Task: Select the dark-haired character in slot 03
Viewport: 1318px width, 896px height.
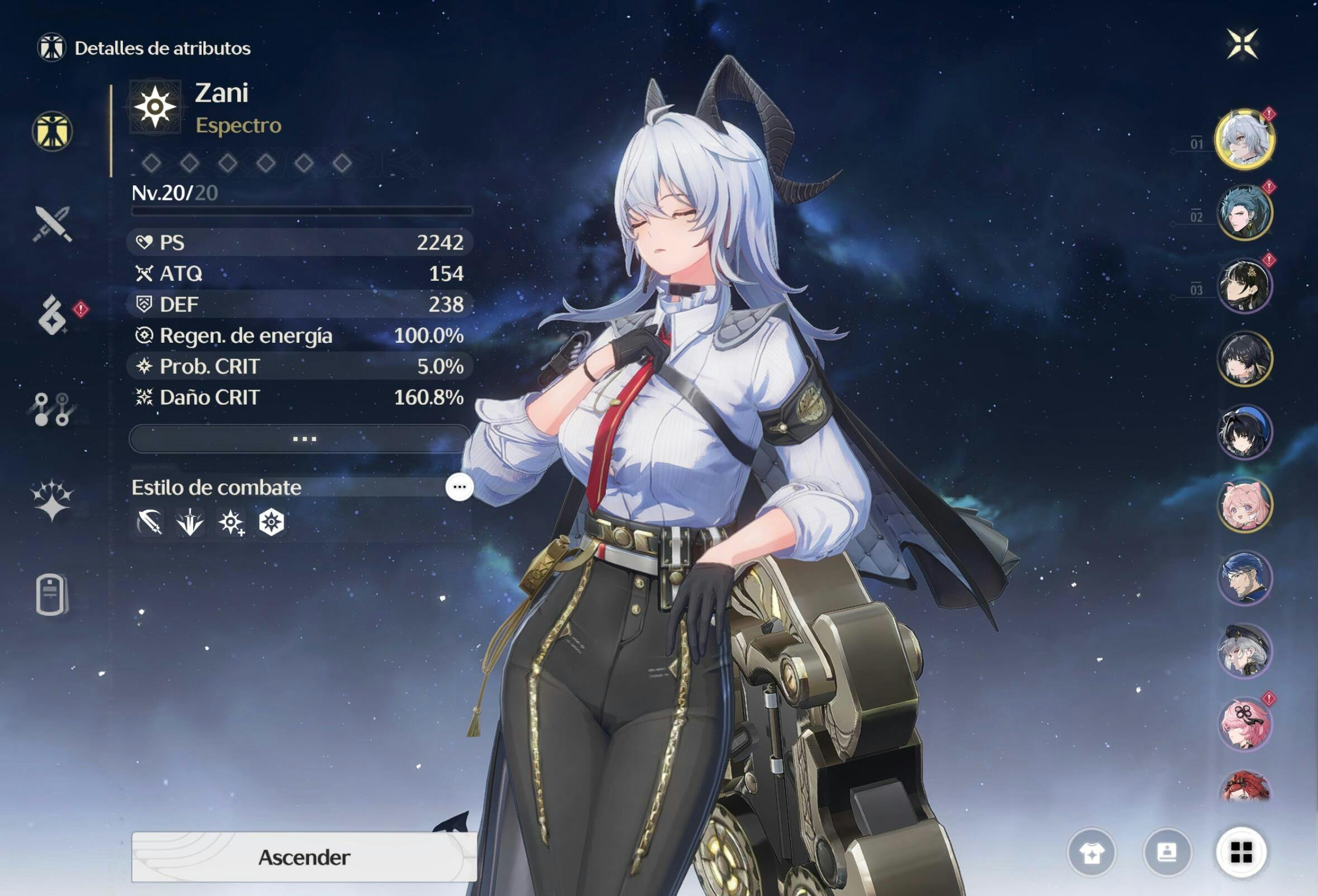Action: click(x=1244, y=285)
